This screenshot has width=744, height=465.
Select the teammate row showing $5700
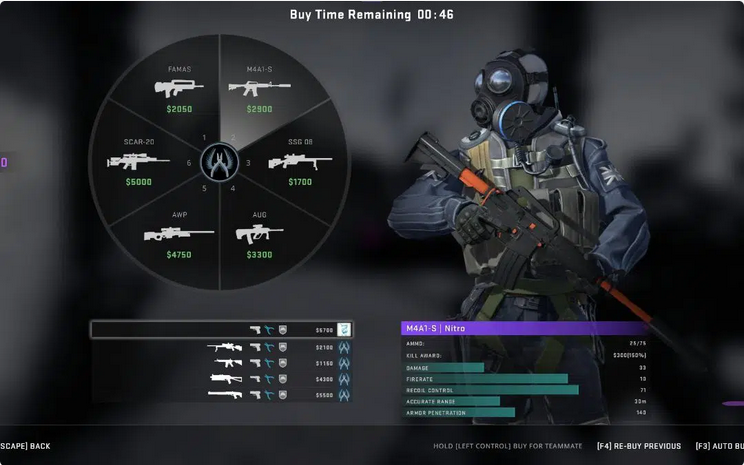220,329
